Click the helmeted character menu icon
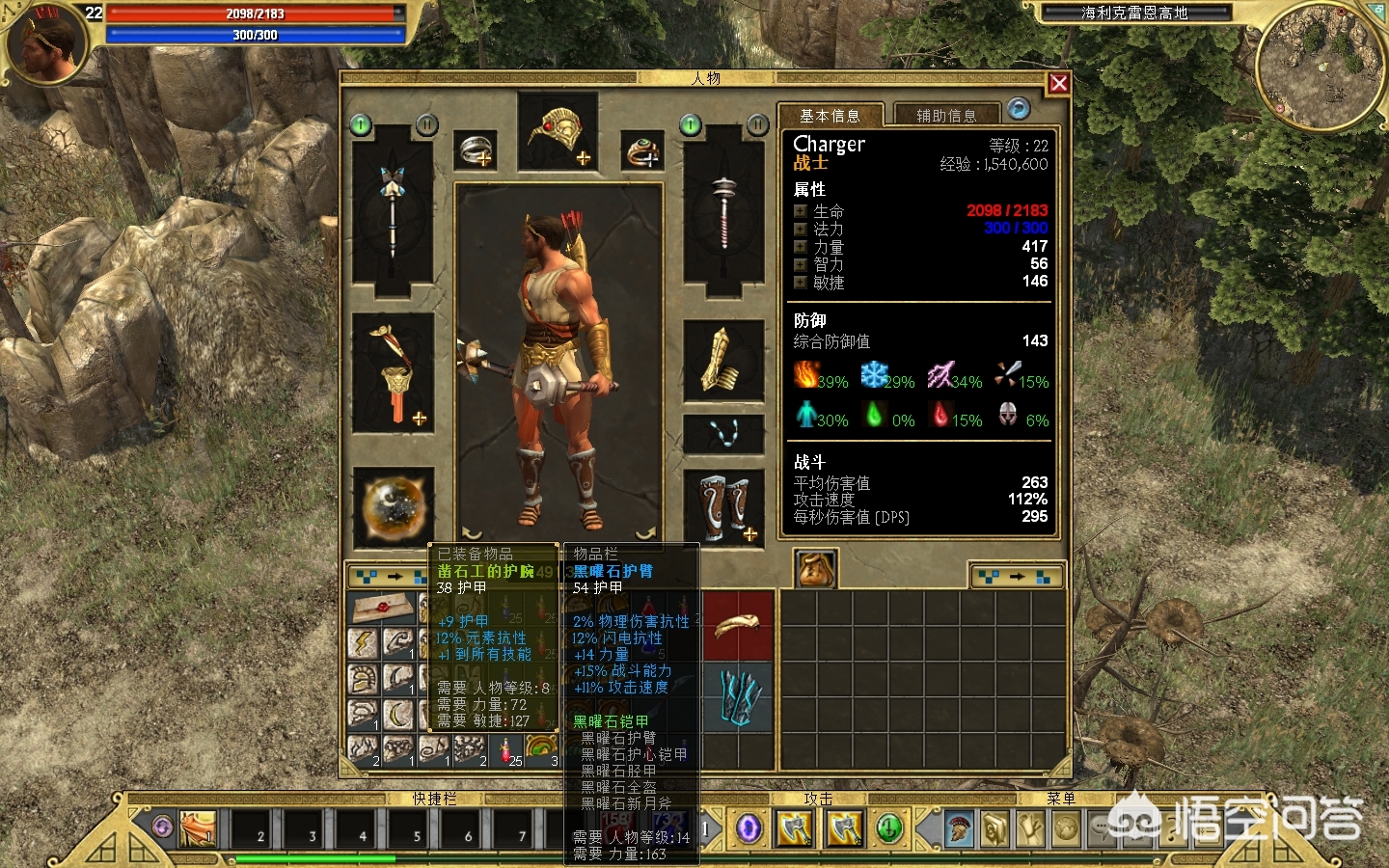This screenshot has height=868, width=1389. coord(958,827)
